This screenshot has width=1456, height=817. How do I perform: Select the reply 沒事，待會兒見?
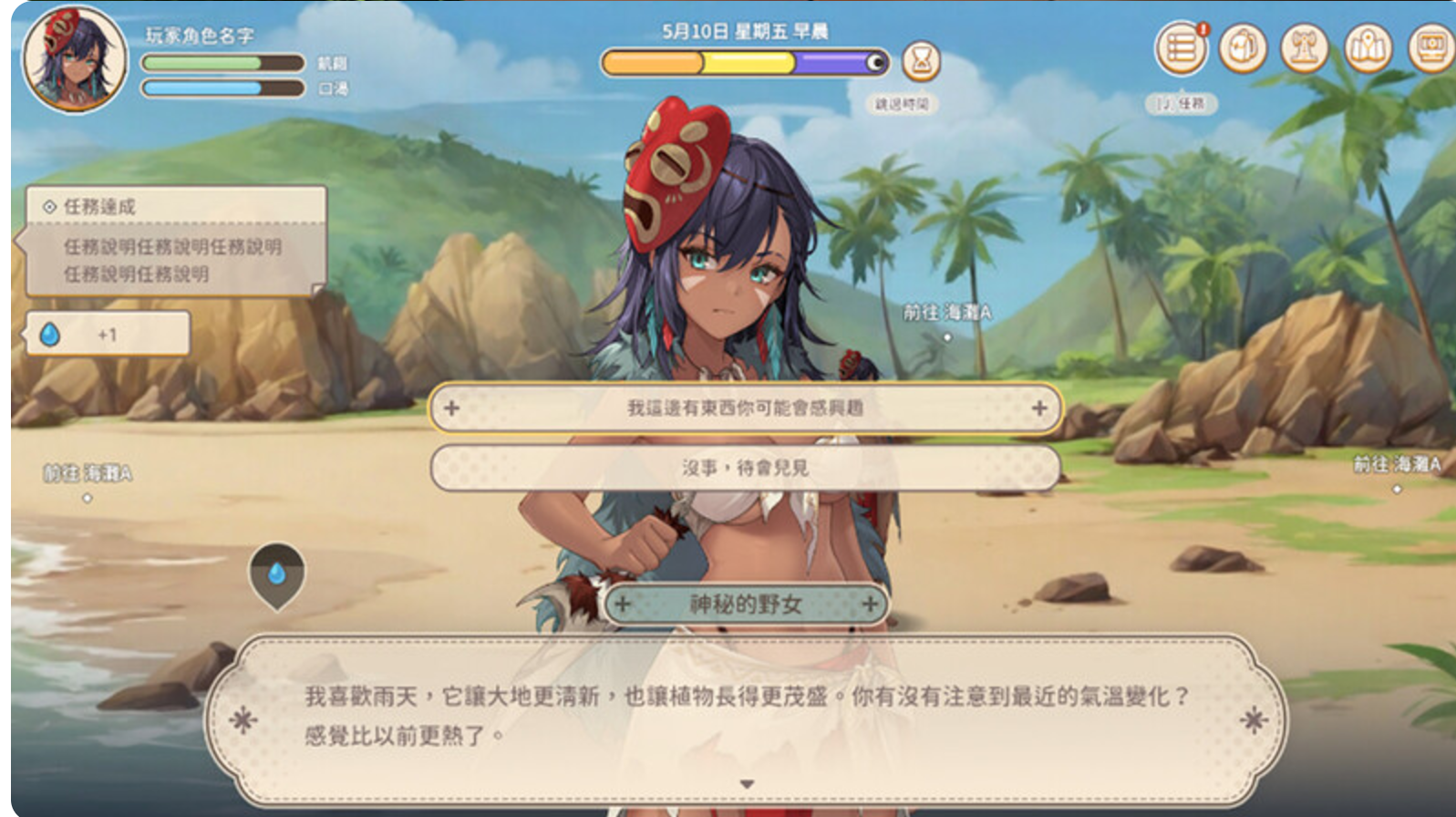click(745, 468)
